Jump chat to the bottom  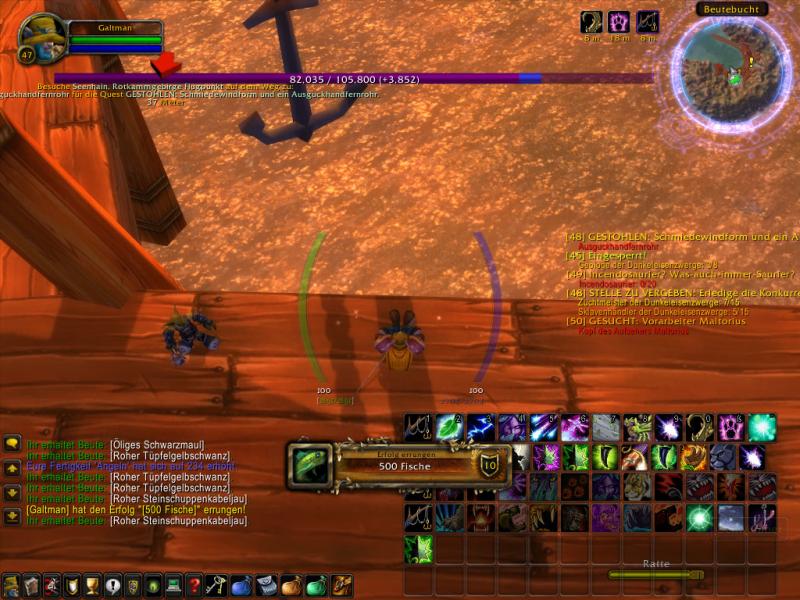click(x=12, y=516)
